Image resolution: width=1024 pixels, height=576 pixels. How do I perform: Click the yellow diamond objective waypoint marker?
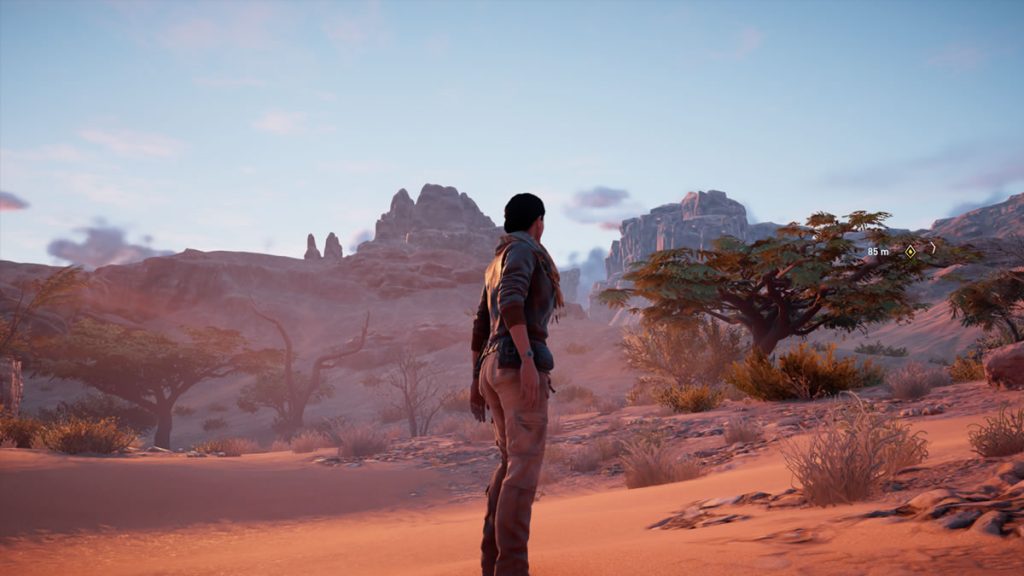910,251
